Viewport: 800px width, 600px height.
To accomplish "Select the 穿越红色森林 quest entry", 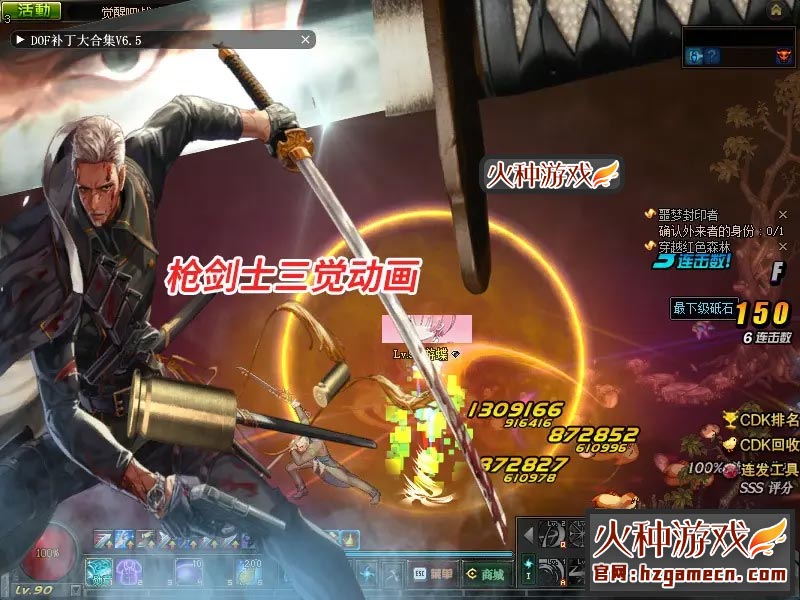I will [694, 247].
